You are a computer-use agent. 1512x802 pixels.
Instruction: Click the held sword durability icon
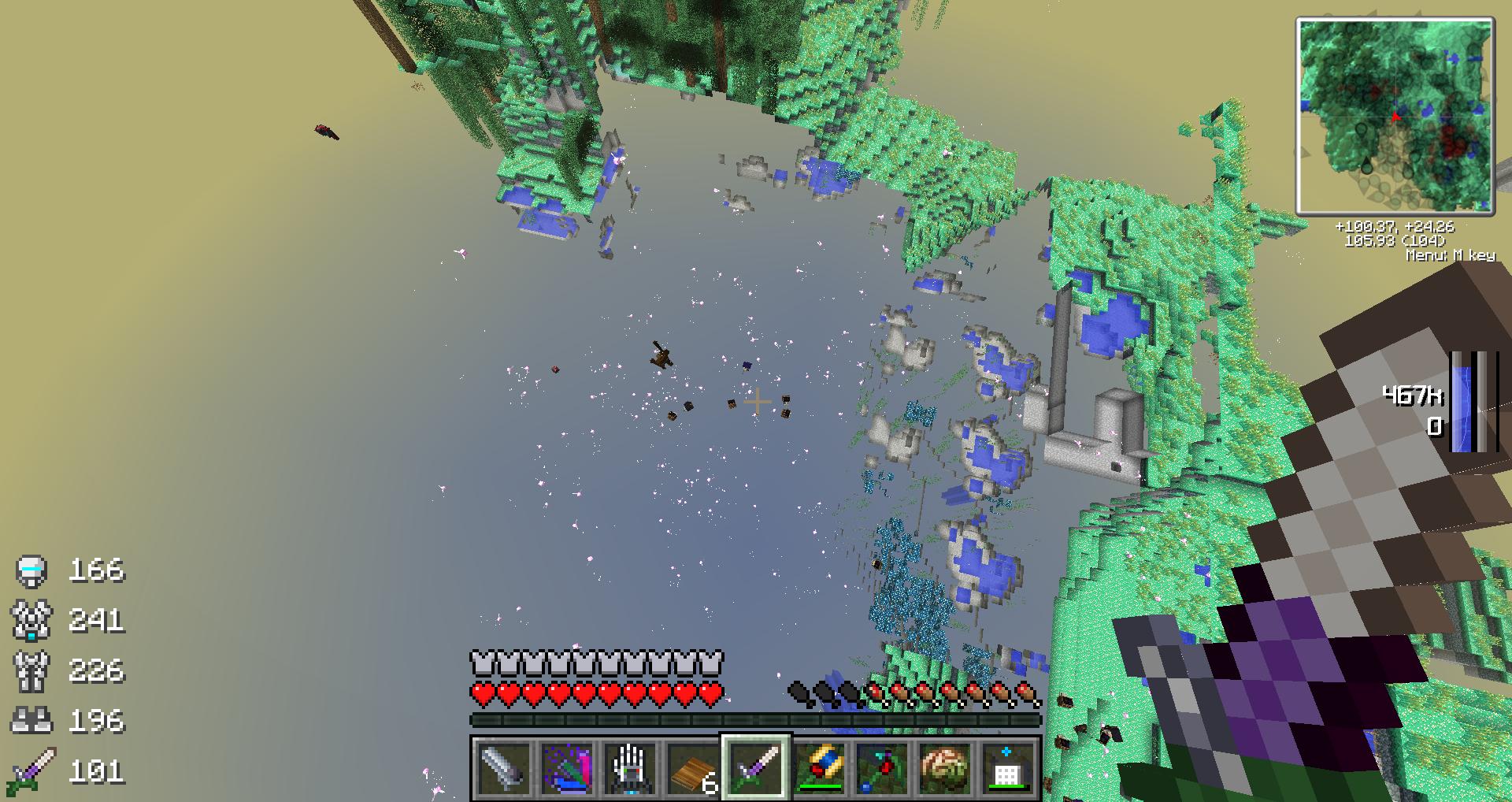tap(31, 770)
